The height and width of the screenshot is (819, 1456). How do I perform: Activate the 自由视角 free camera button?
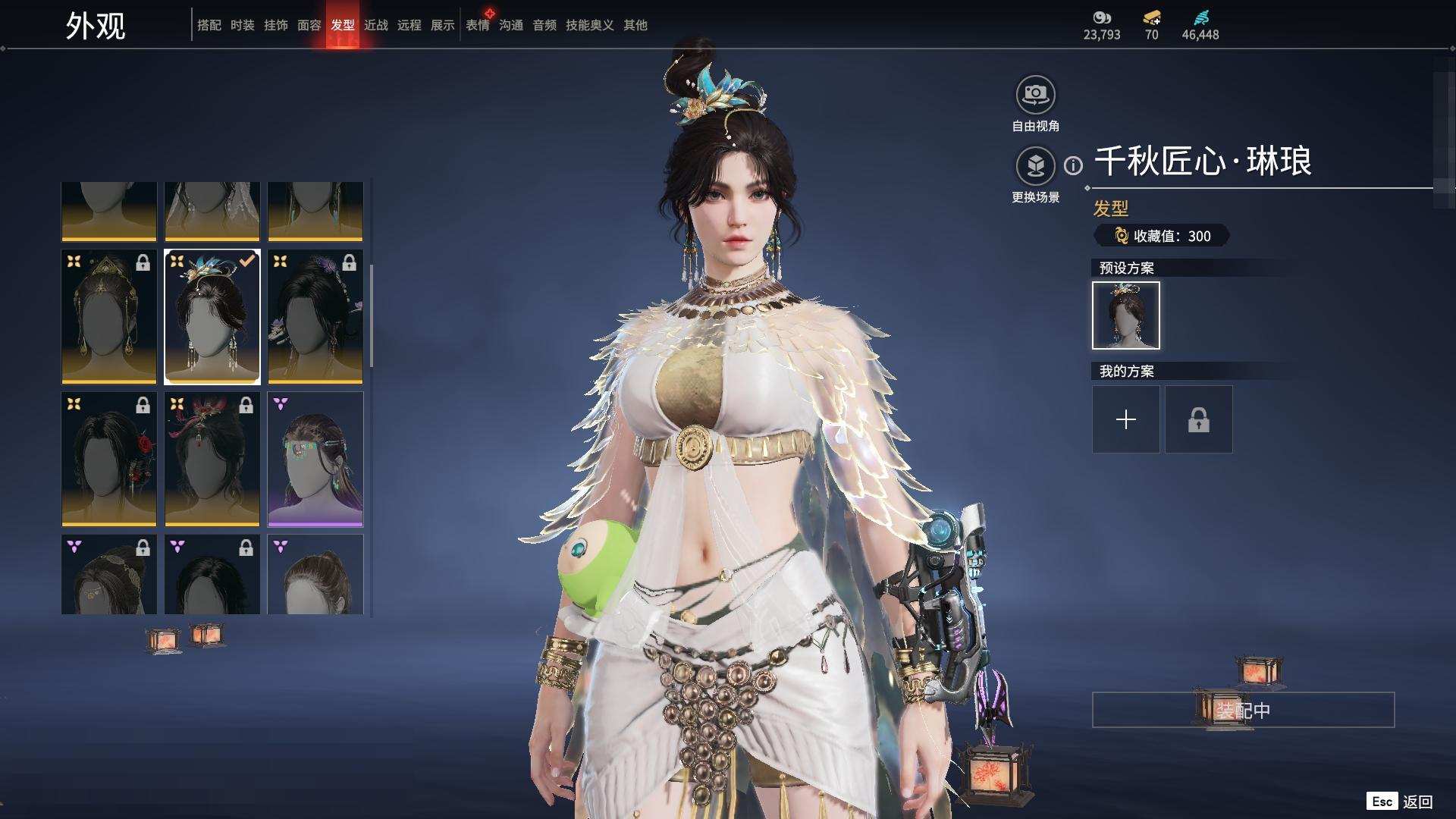tap(1035, 96)
